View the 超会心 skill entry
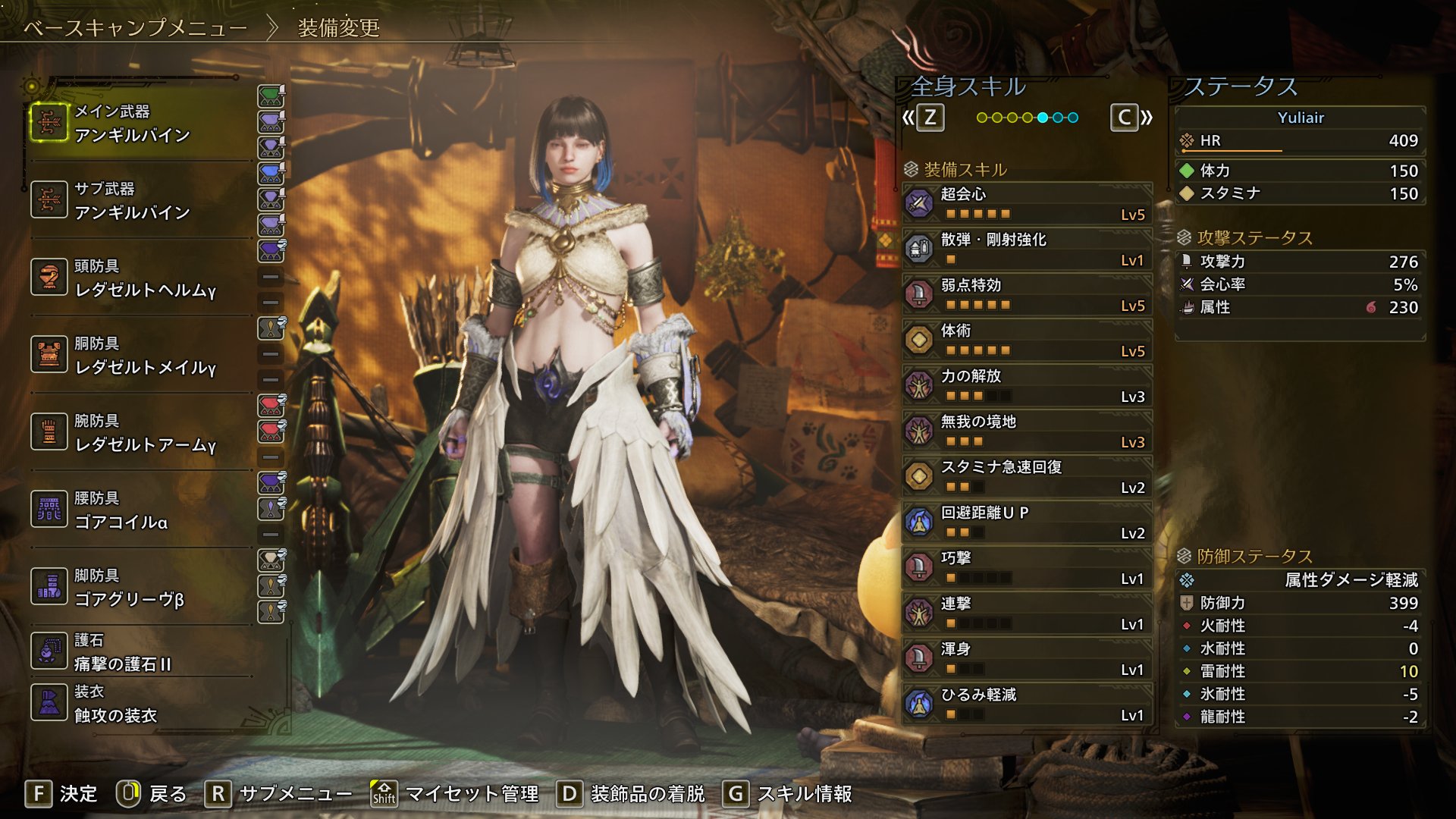This screenshot has width=1456, height=819. point(1028,203)
